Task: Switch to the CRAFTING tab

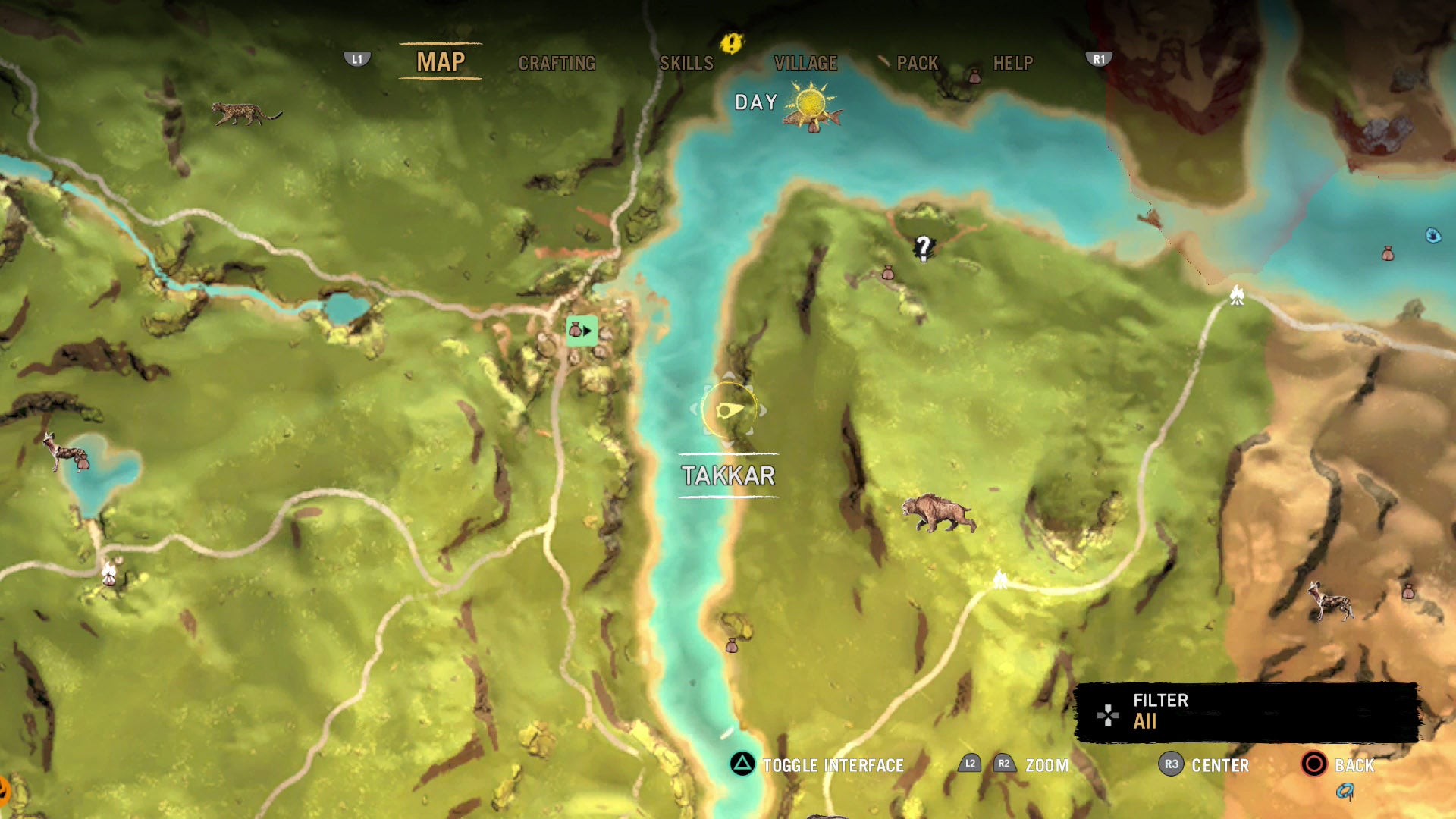Action: 557,64
